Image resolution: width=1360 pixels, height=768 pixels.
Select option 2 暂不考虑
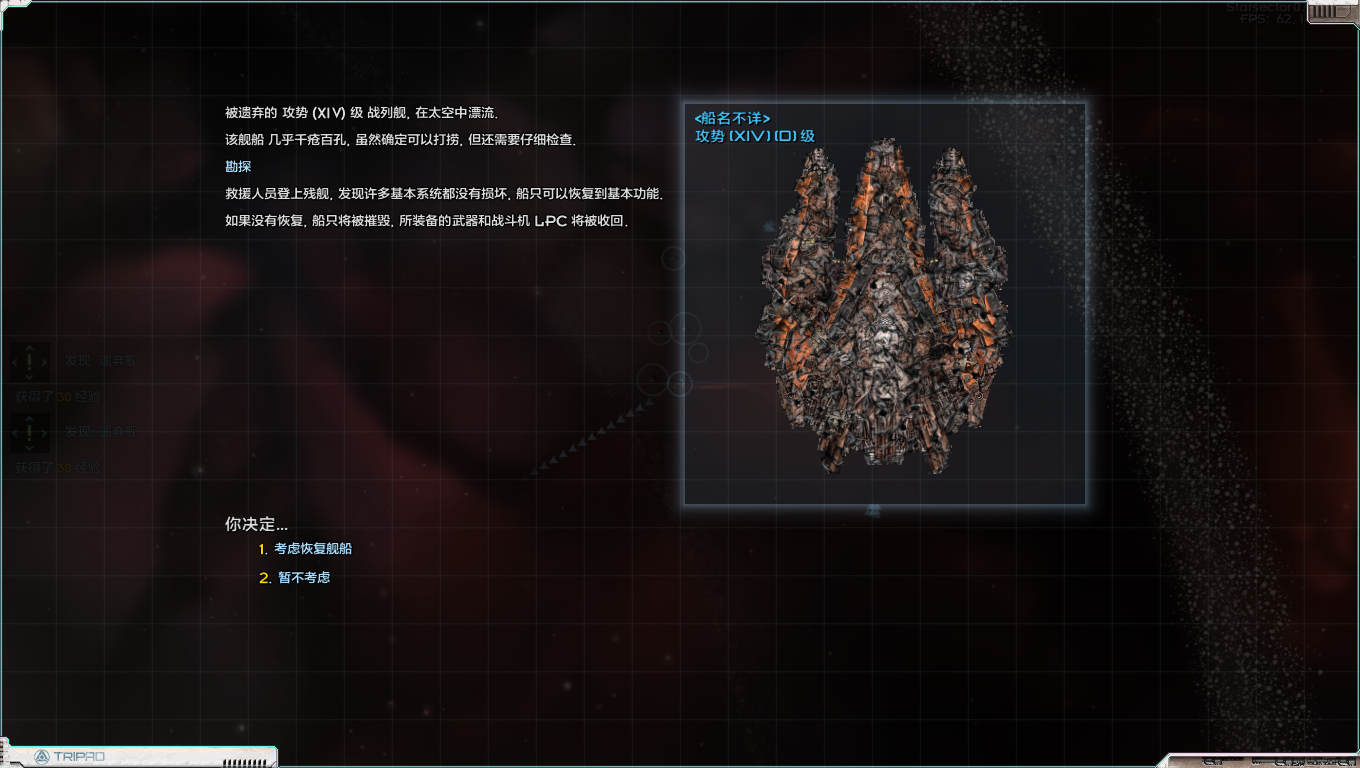300,577
